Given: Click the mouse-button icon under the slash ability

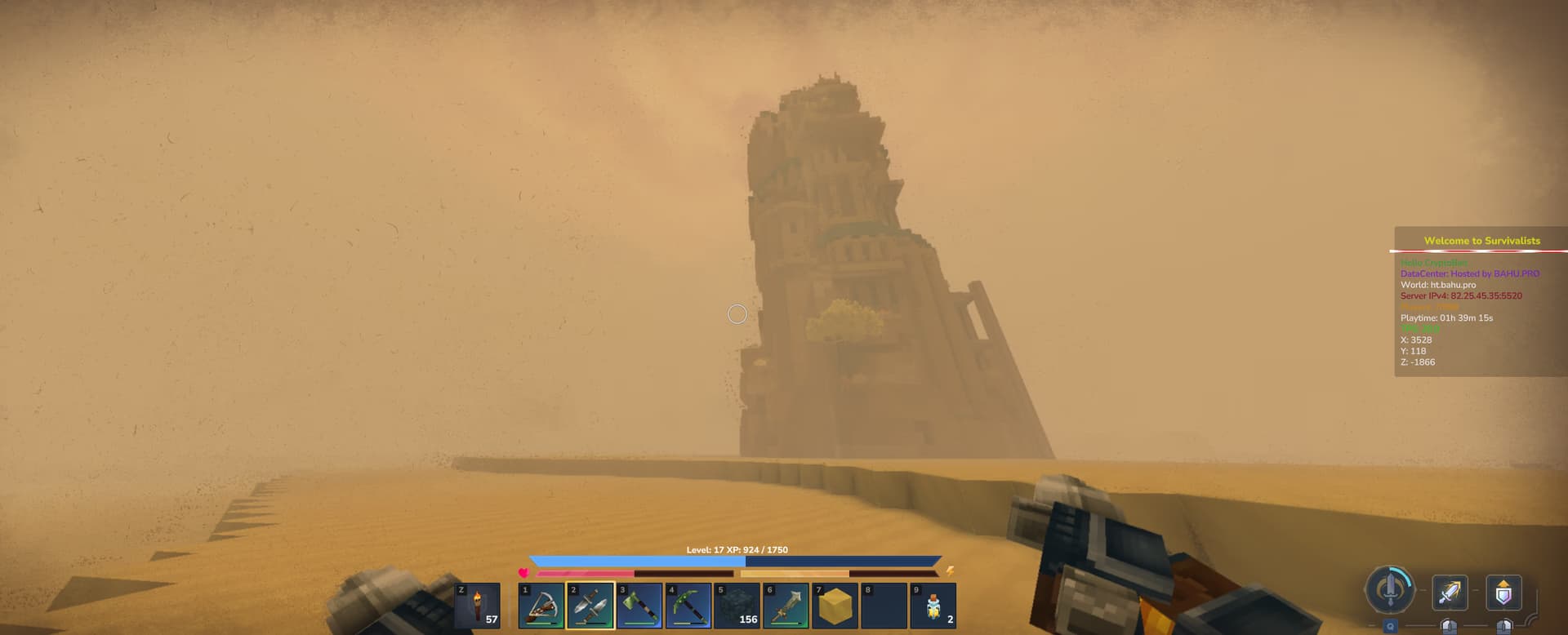Looking at the screenshot, I should coord(1450,627).
